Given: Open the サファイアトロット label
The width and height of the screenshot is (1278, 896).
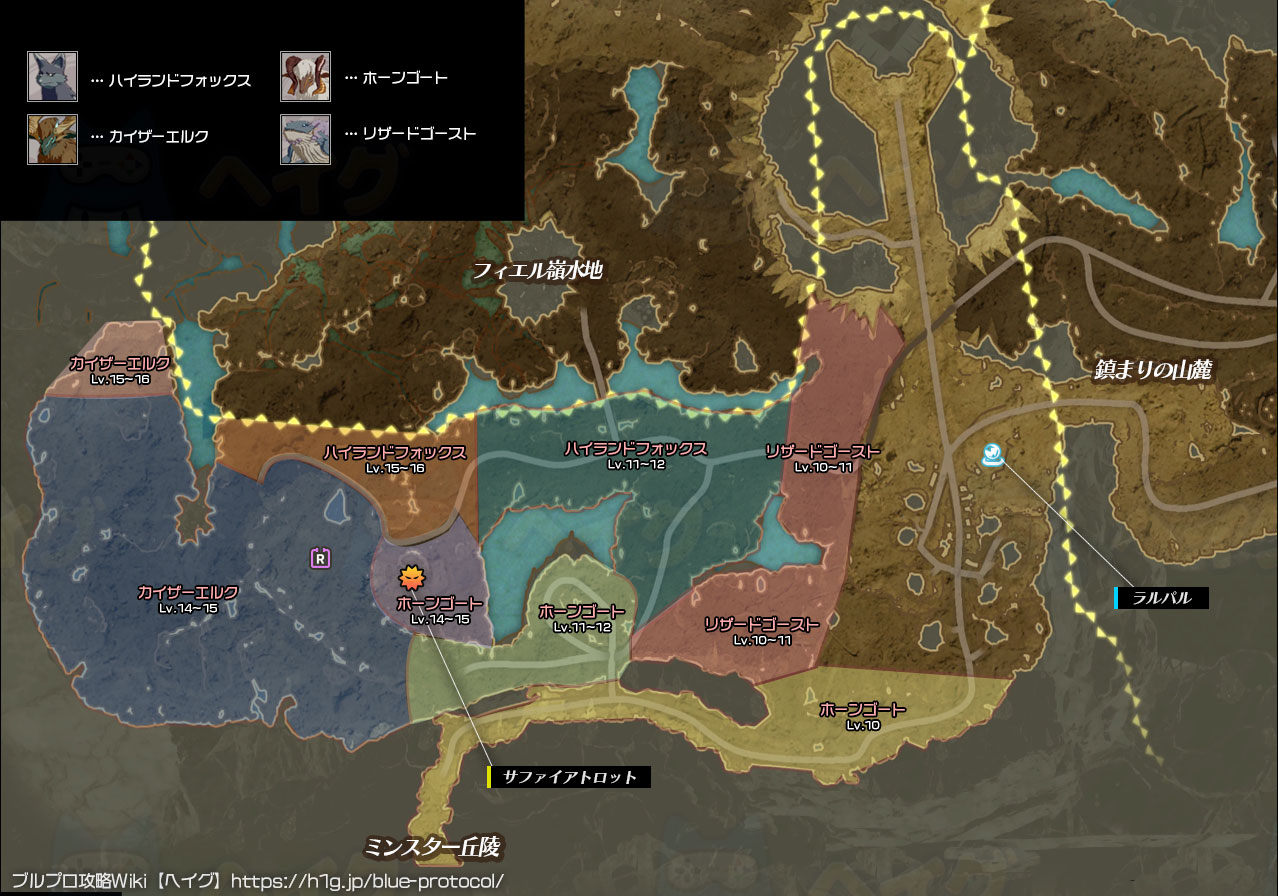Looking at the screenshot, I should [570, 776].
